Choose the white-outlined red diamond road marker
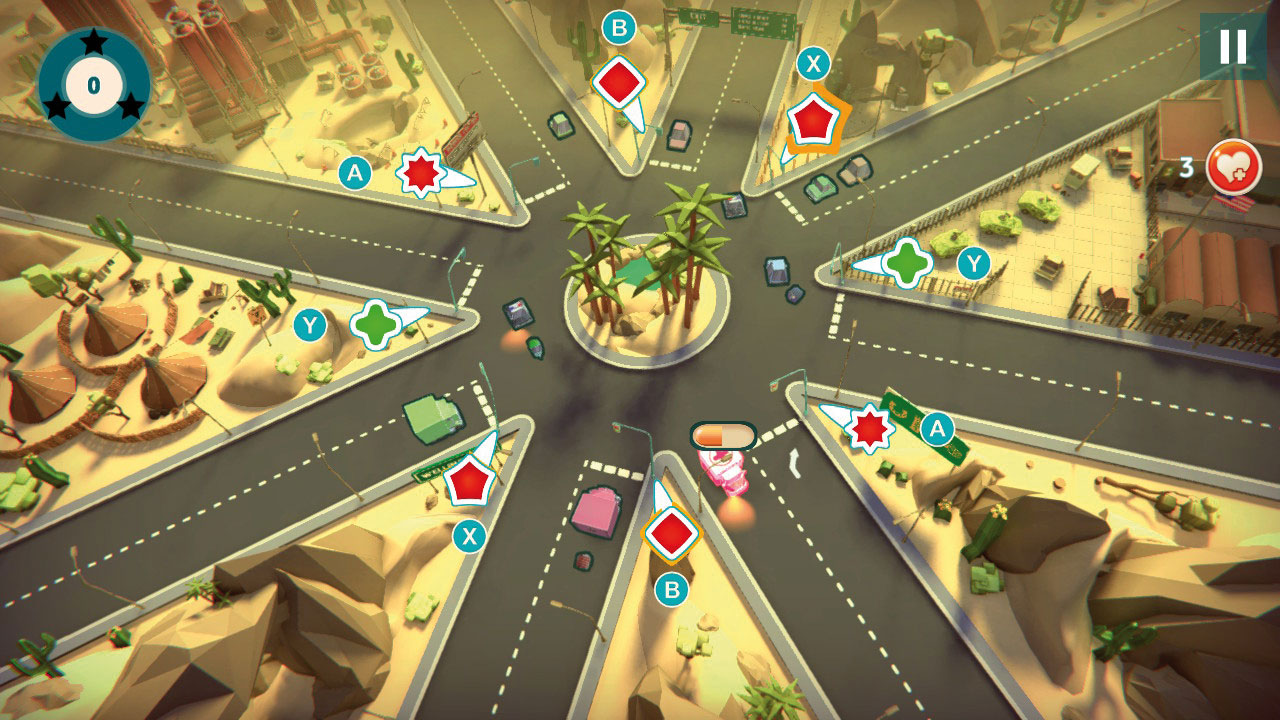Screen dimensions: 1280x720 tap(618, 82)
